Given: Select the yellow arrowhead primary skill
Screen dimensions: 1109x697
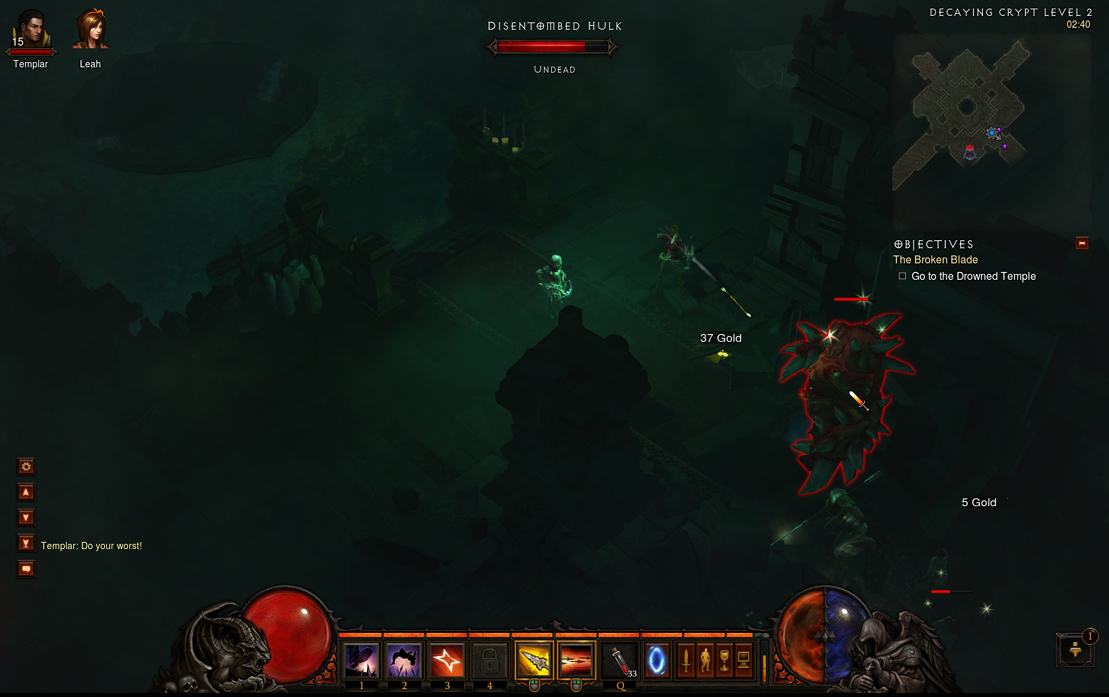Looking at the screenshot, I should click(x=534, y=661).
